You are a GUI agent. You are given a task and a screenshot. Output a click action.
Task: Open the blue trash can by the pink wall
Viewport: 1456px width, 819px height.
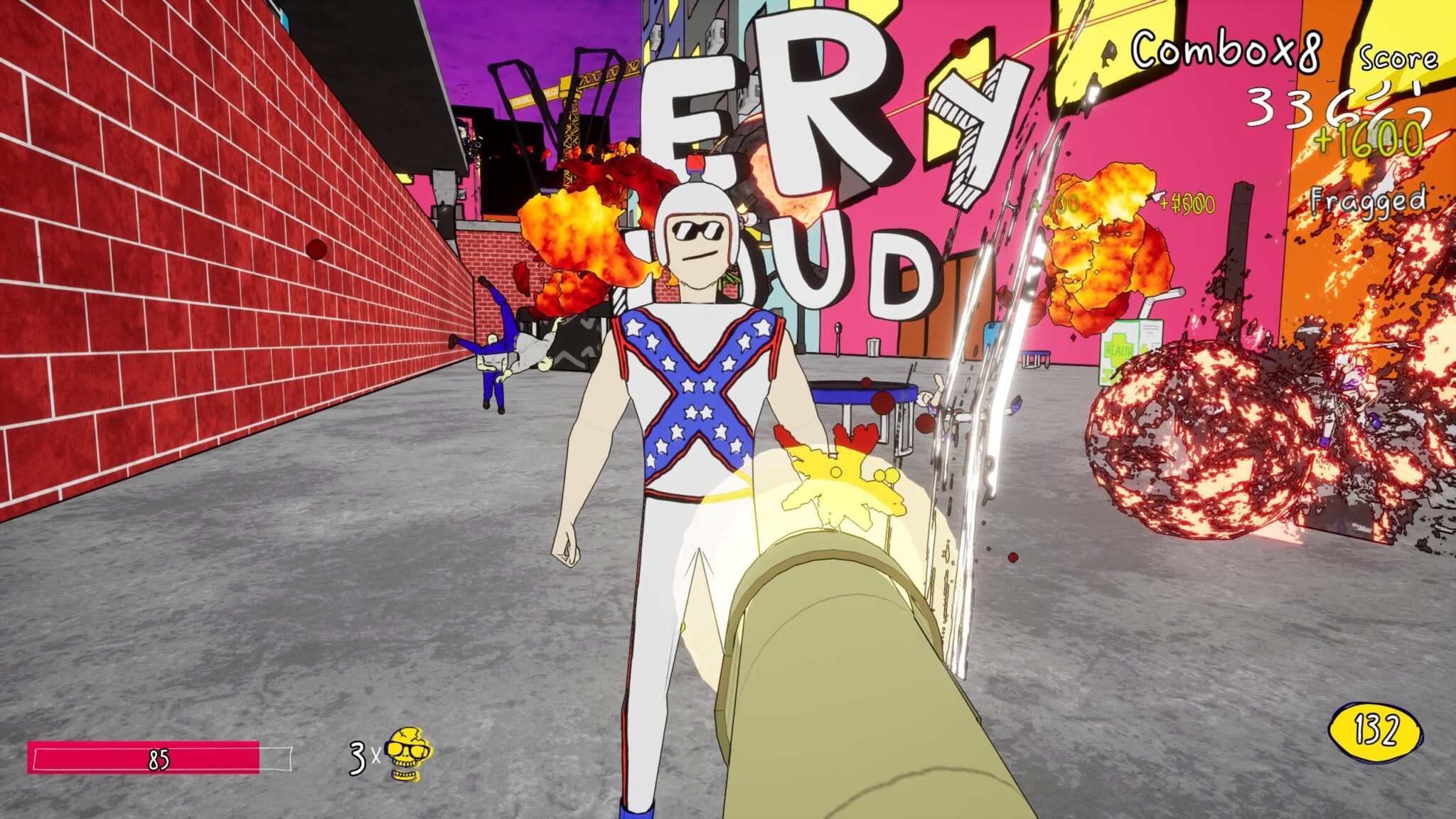click(x=873, y=347)
